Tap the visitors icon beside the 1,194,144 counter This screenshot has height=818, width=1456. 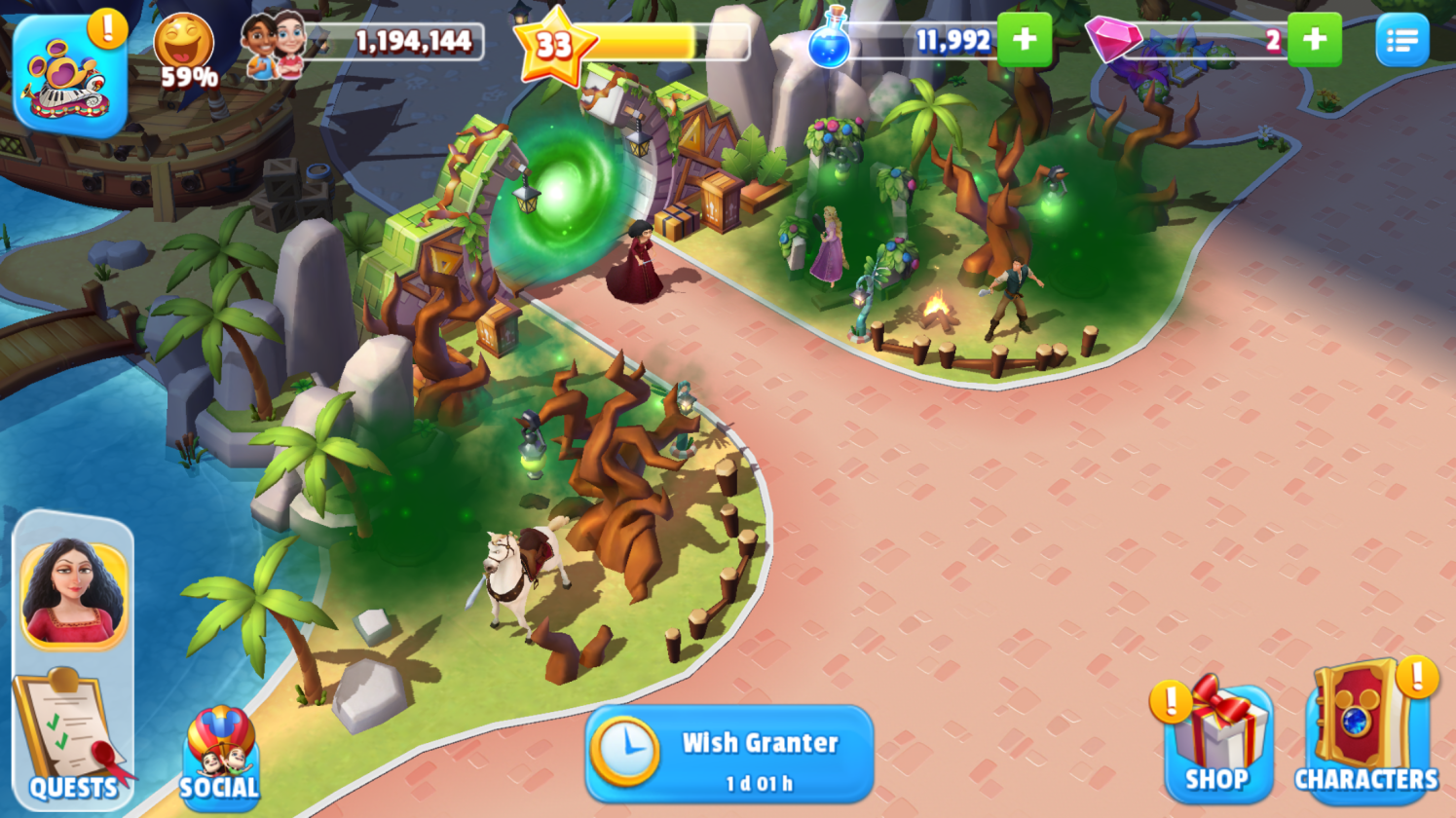click(273, 45)
